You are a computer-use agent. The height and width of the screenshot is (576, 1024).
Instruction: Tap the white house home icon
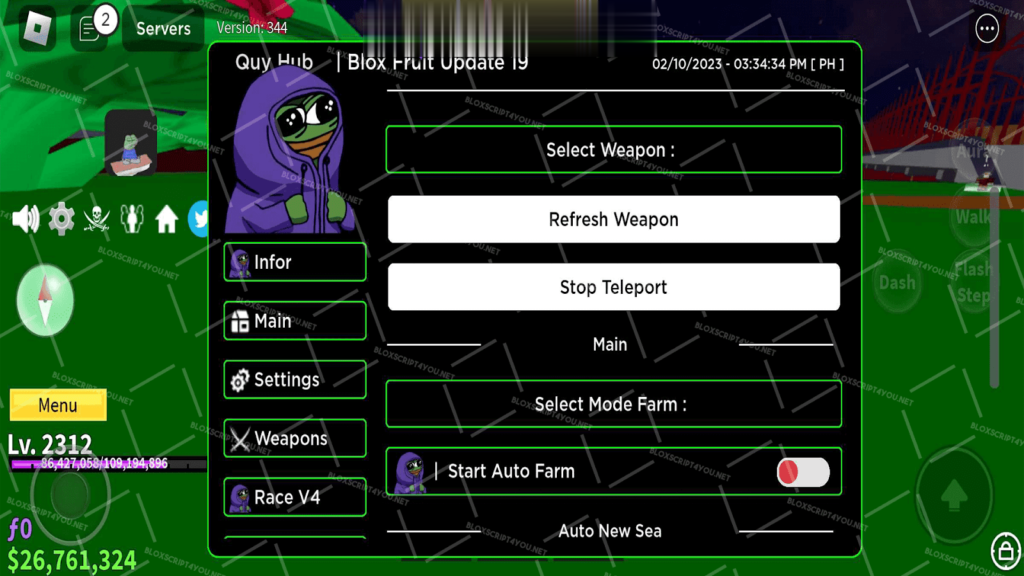166,218
